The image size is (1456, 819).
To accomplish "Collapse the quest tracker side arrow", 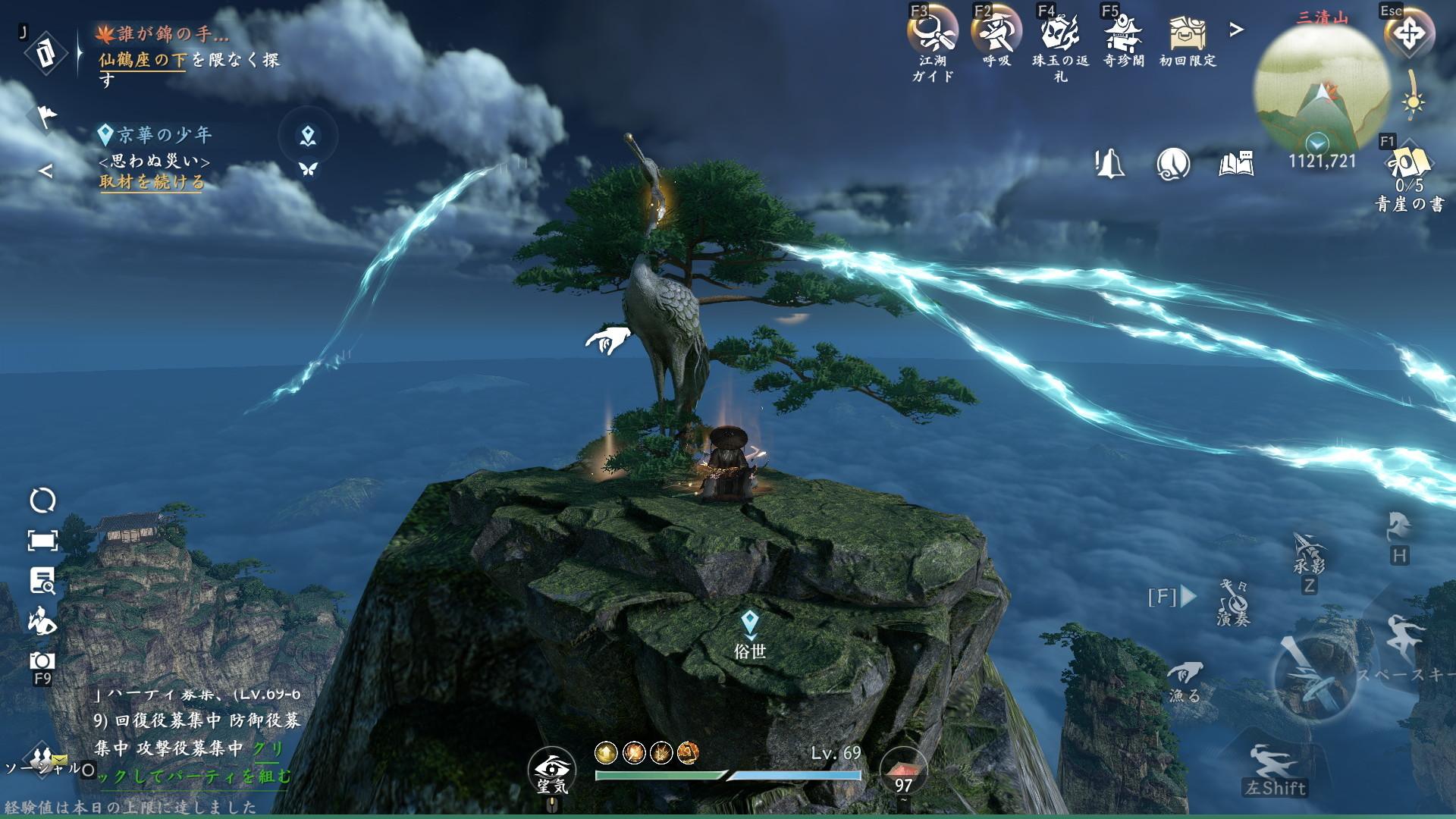I will tap(45, 171).
